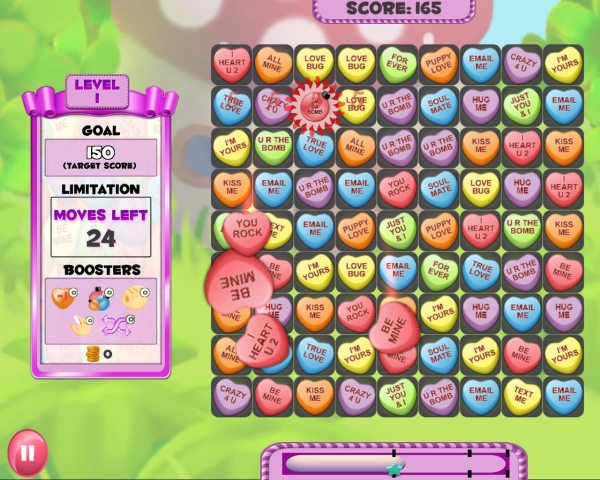The image size is (600, 480).
Task: Activate the purple shuffle arrows booster
Action: [118, 325]
